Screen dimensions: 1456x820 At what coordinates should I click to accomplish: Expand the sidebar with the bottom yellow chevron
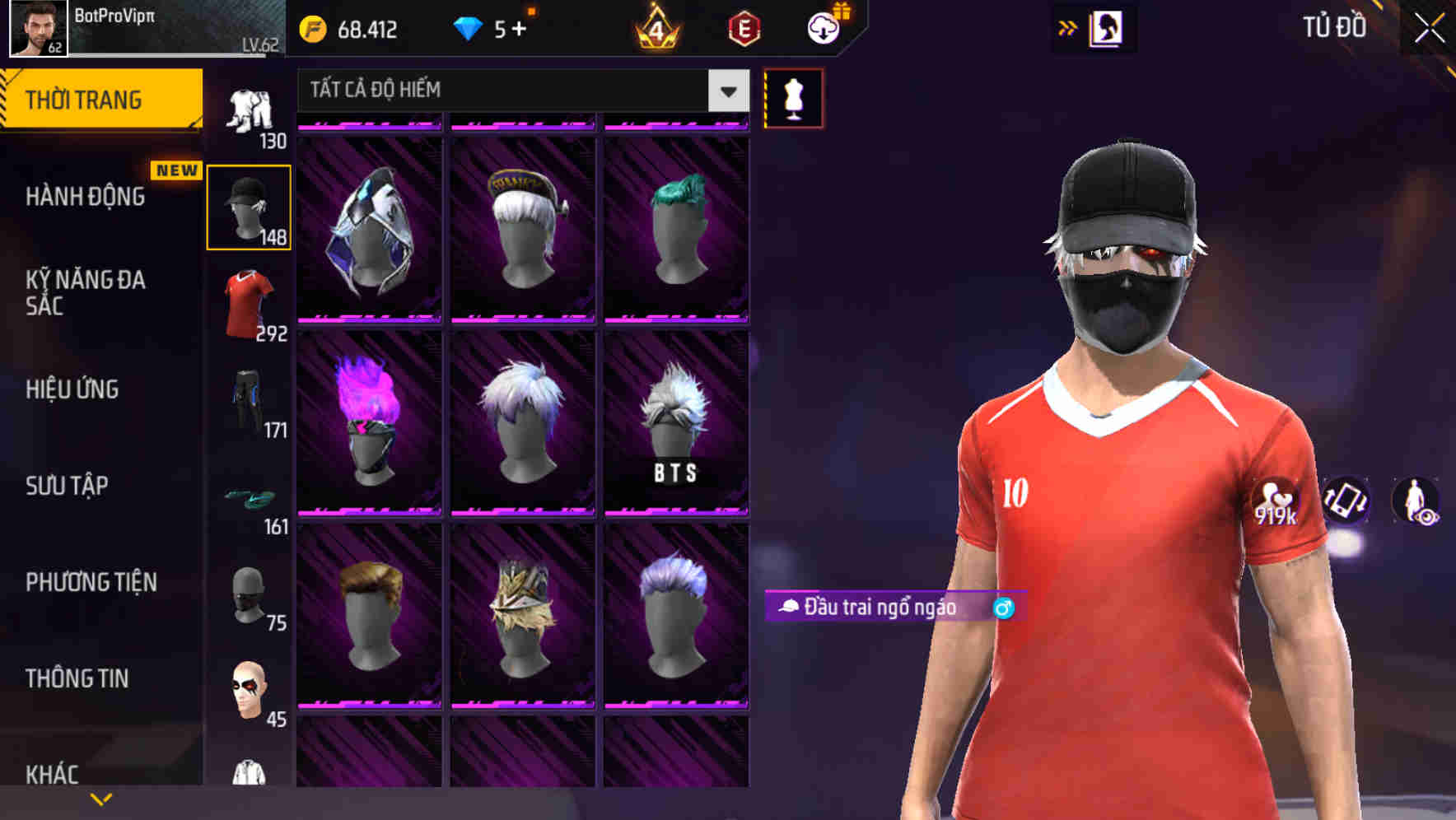pyautogui.click(x=100, y=799)
